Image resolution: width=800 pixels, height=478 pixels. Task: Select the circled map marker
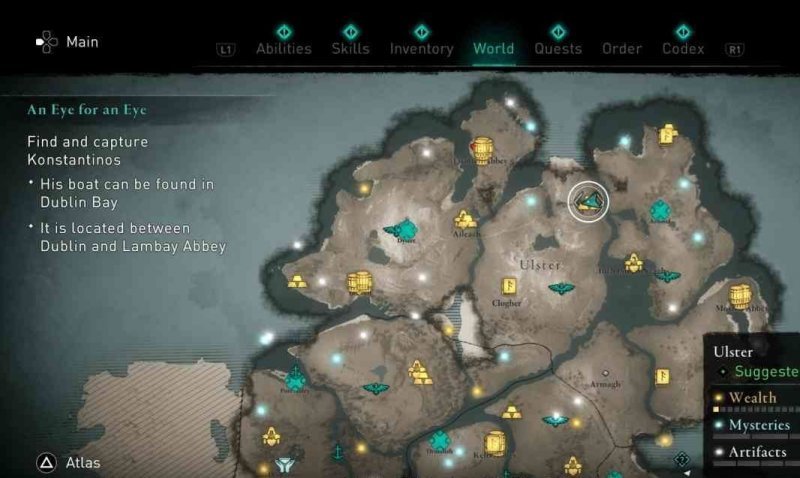[588, 201]
